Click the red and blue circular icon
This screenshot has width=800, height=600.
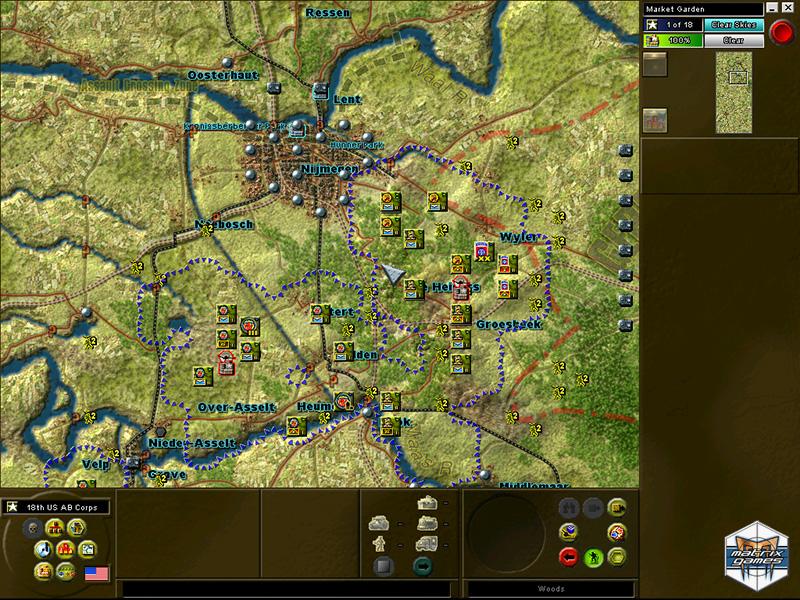pos(617,531)
